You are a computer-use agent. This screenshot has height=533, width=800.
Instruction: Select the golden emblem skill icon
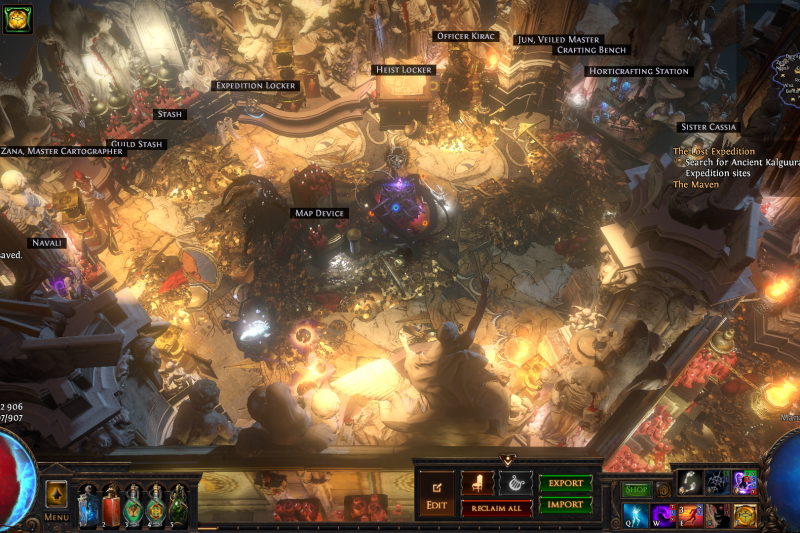pyautogui.click(x=745, y=514)
